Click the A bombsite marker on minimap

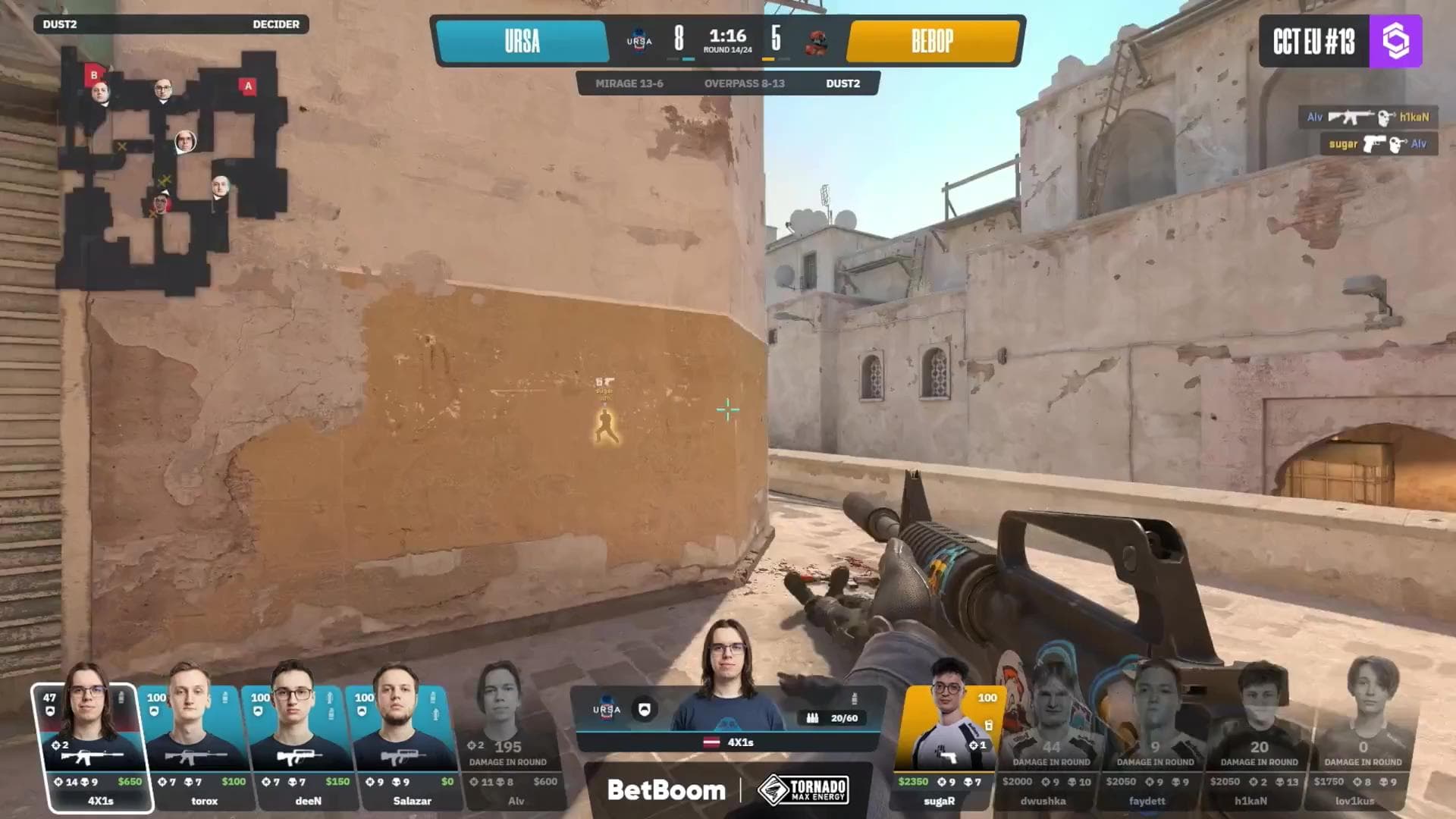(x=248, y=86)
